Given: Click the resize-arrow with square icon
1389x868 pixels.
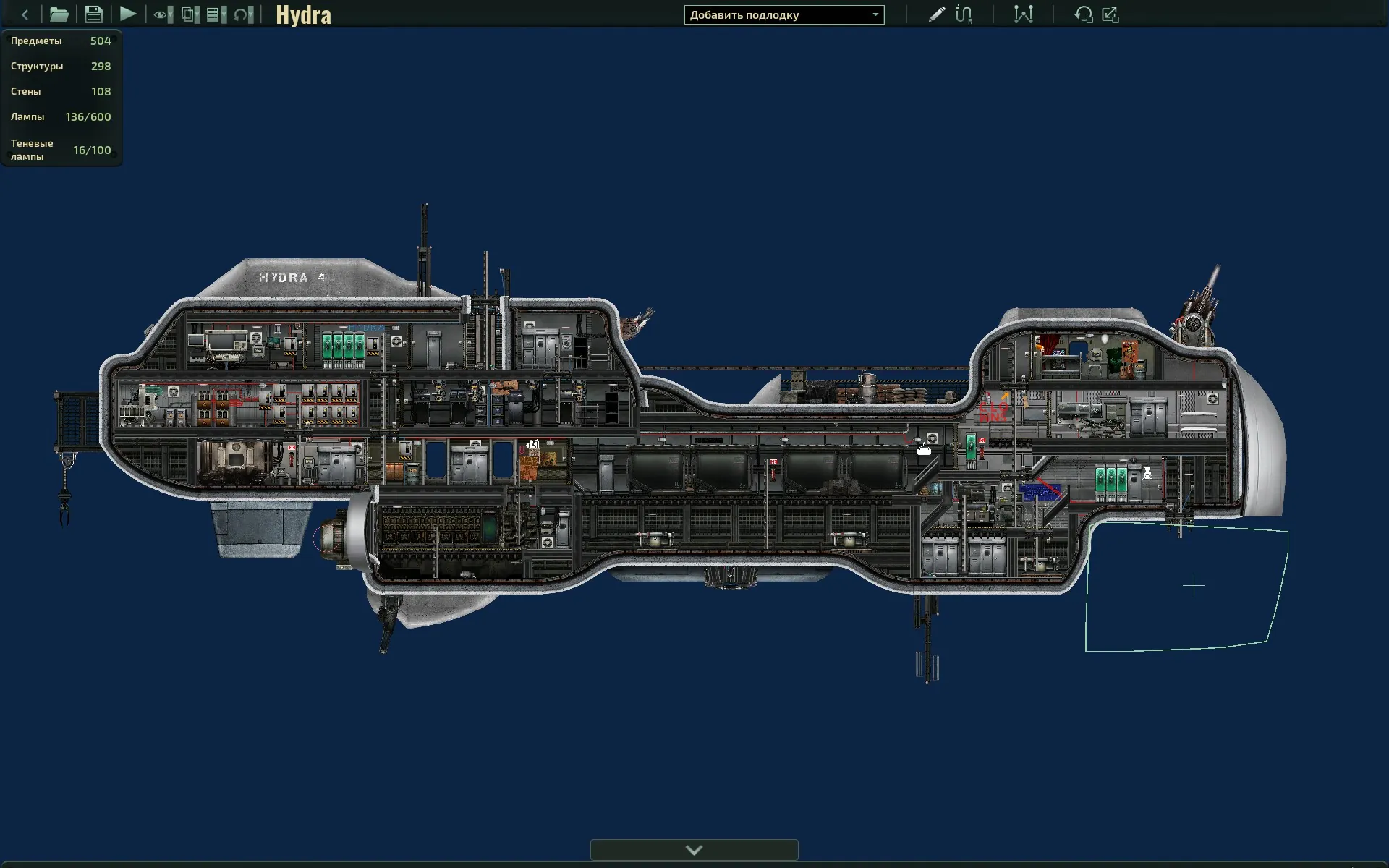Looking at the screenshot, I should (1110, 14).
